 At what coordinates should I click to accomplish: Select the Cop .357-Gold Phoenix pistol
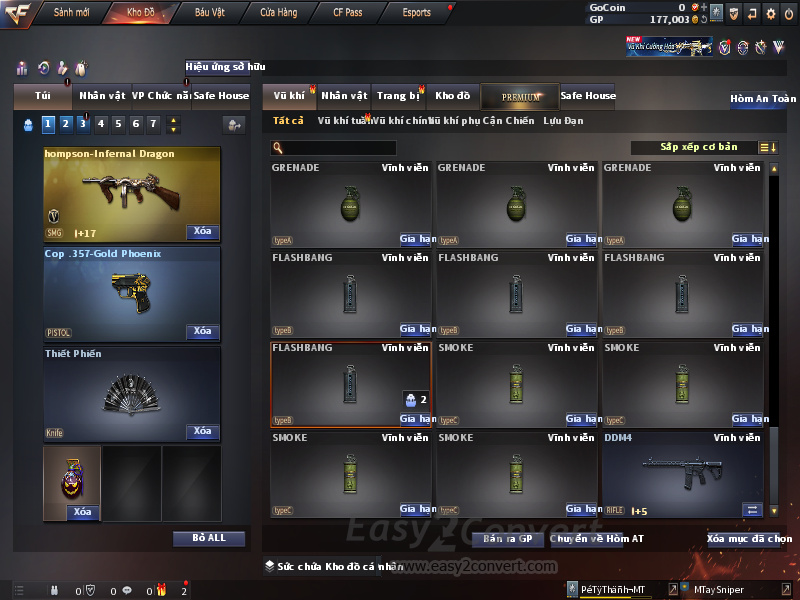pyautogui.click(x=131, y=292)
